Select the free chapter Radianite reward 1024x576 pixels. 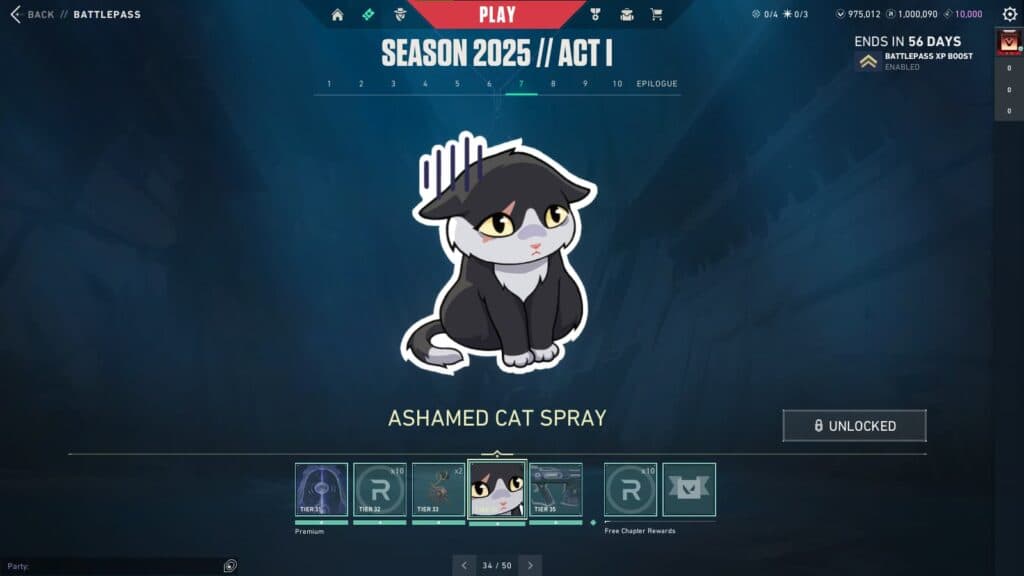pos(630,489)
